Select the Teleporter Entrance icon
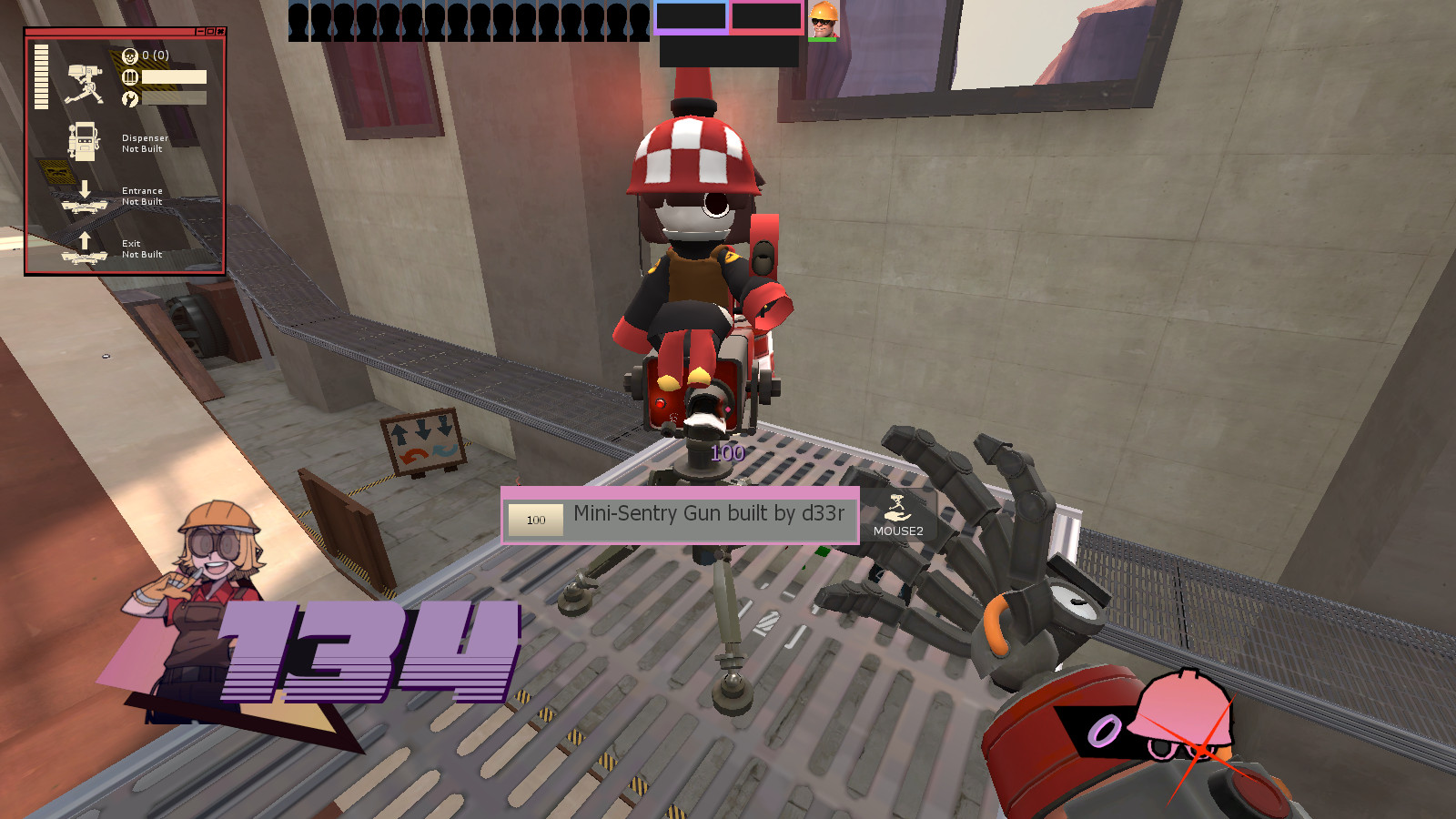This screenshot has width=1456, height=819. (84, 207)
